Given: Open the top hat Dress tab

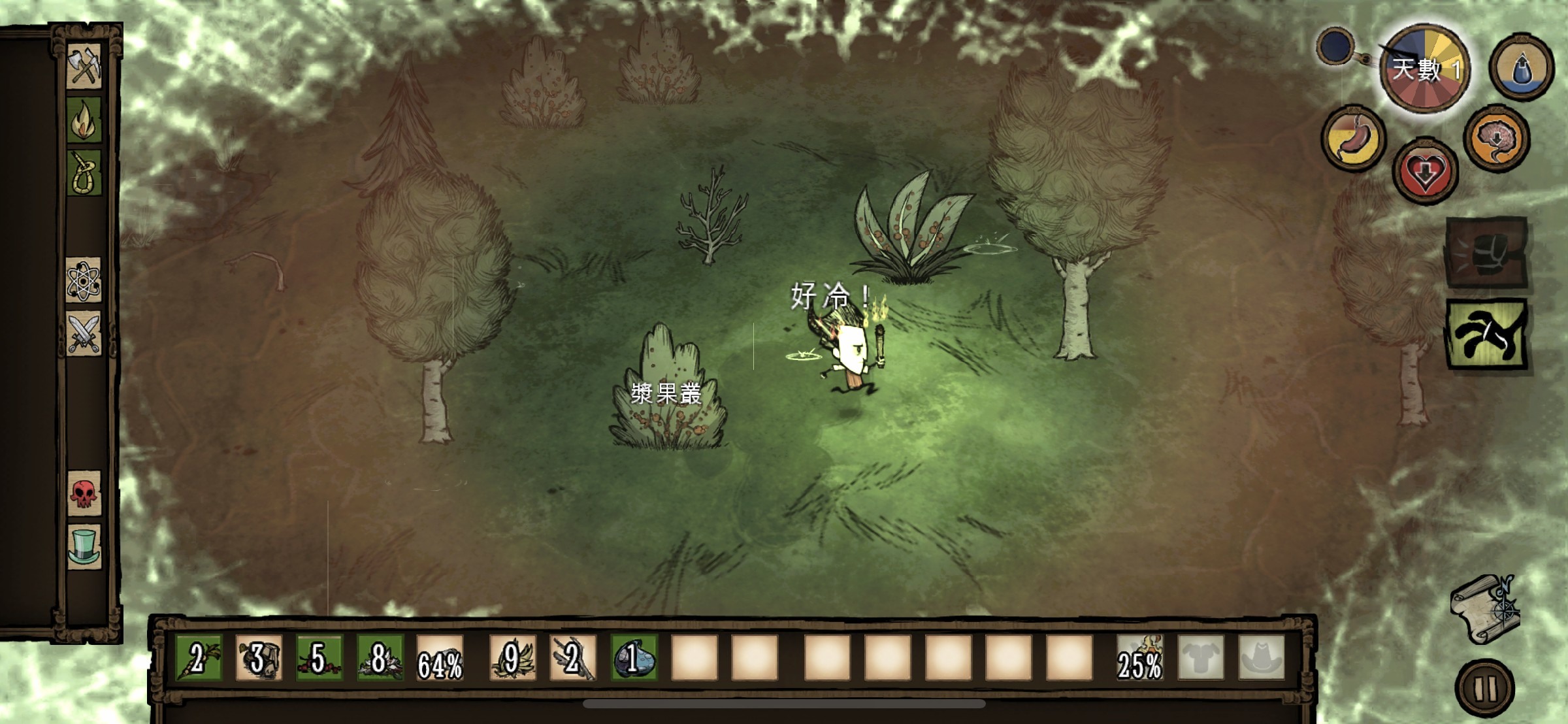Looking at the screenshot, I should point(84,546).
